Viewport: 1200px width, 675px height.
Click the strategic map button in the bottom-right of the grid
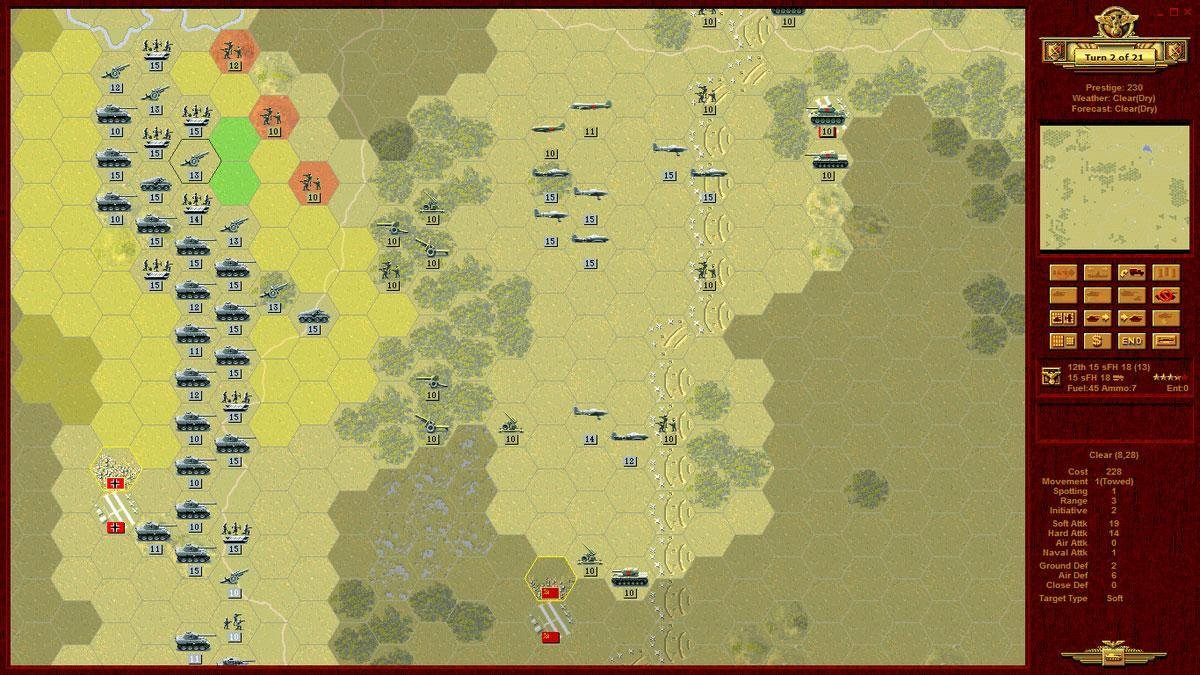point(1166,341)
